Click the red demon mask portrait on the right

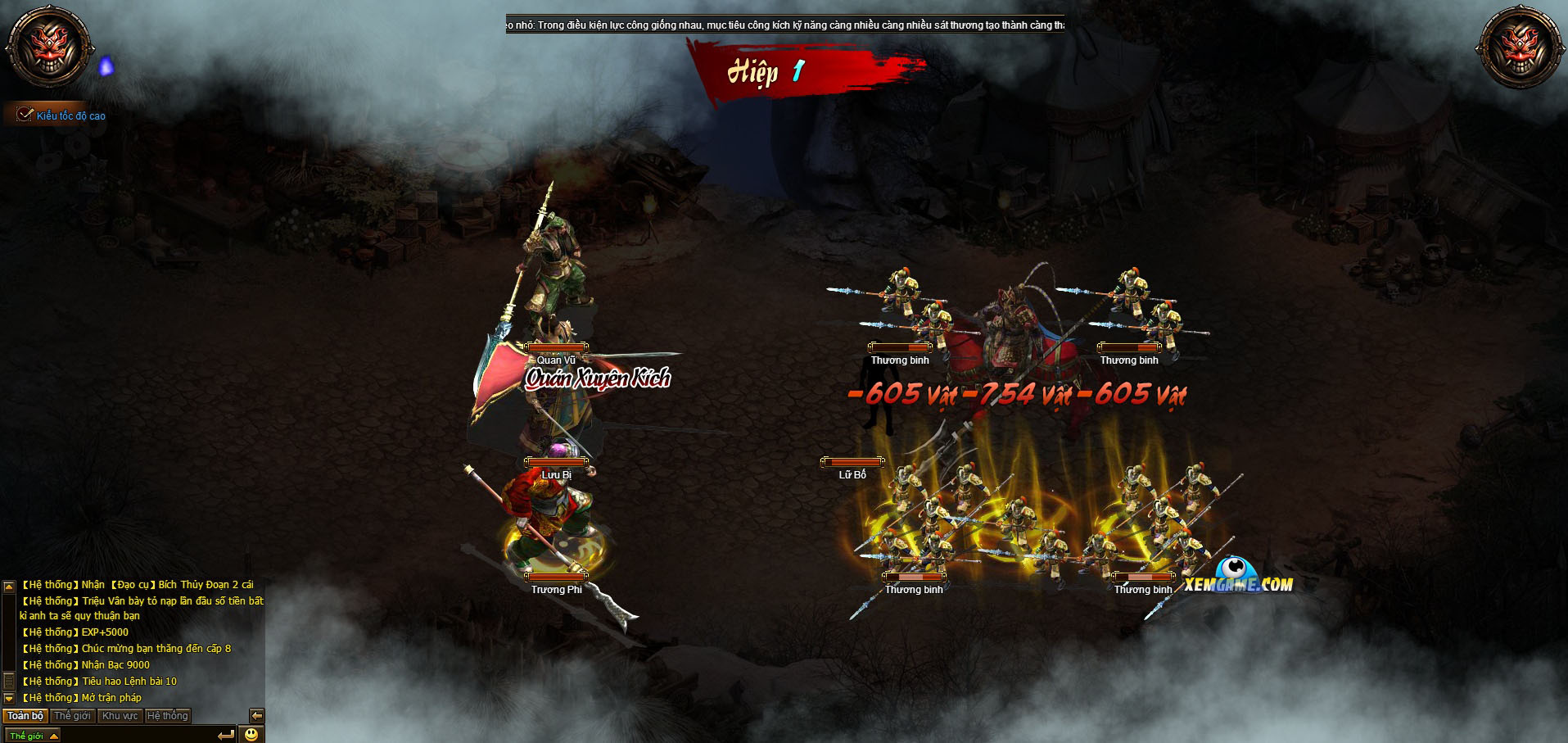tap(1520, 47)
